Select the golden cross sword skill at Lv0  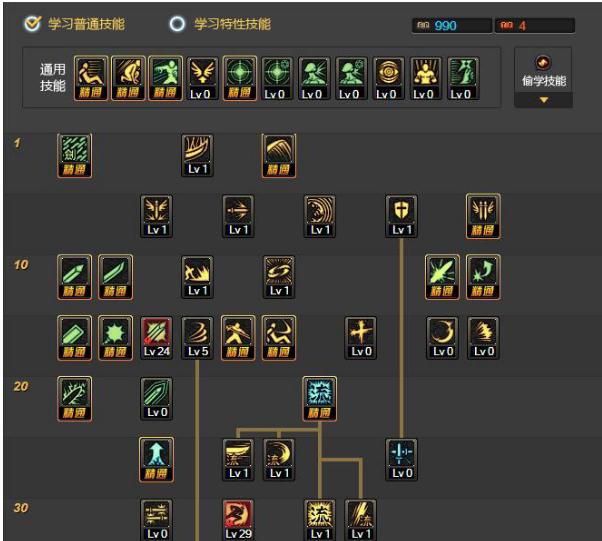360,334
